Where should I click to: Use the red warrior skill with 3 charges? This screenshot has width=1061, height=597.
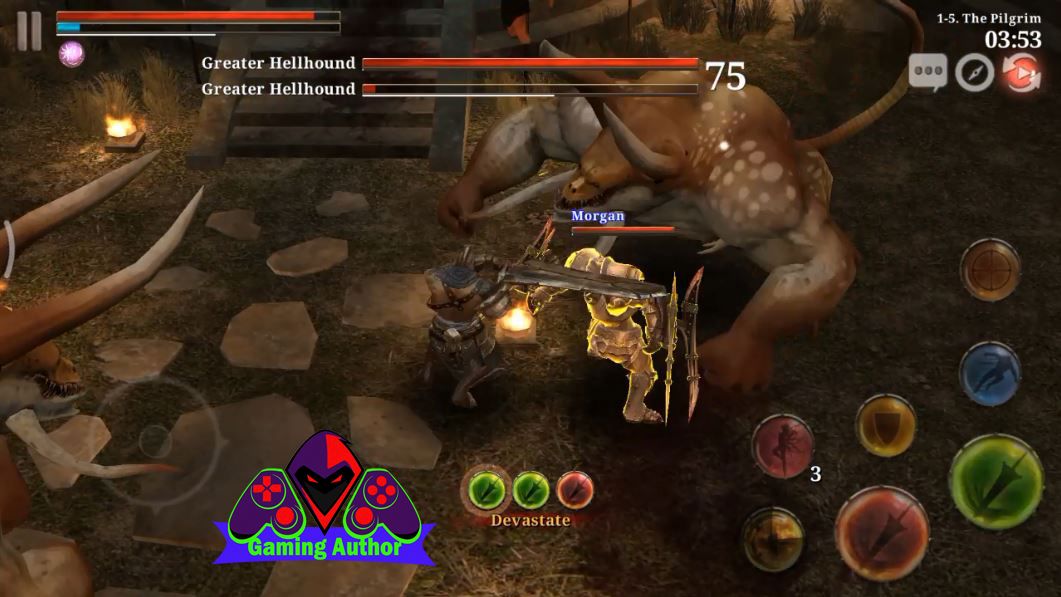tap(783, 446)
